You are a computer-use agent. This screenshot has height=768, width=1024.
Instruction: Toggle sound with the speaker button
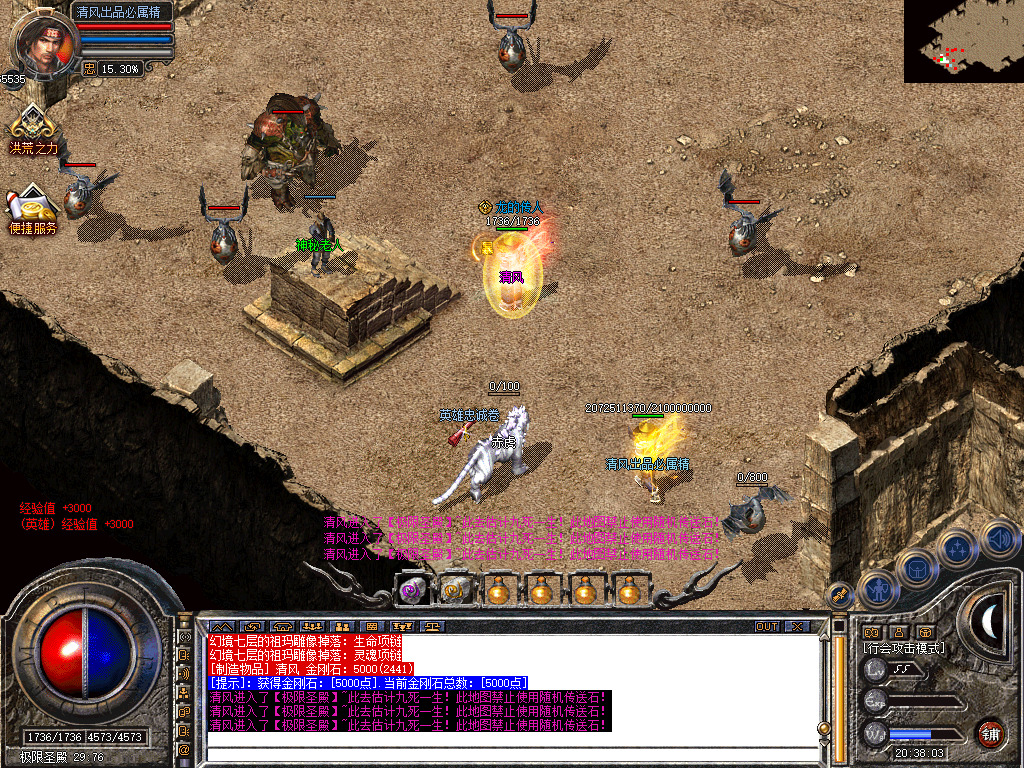point(998,538)
